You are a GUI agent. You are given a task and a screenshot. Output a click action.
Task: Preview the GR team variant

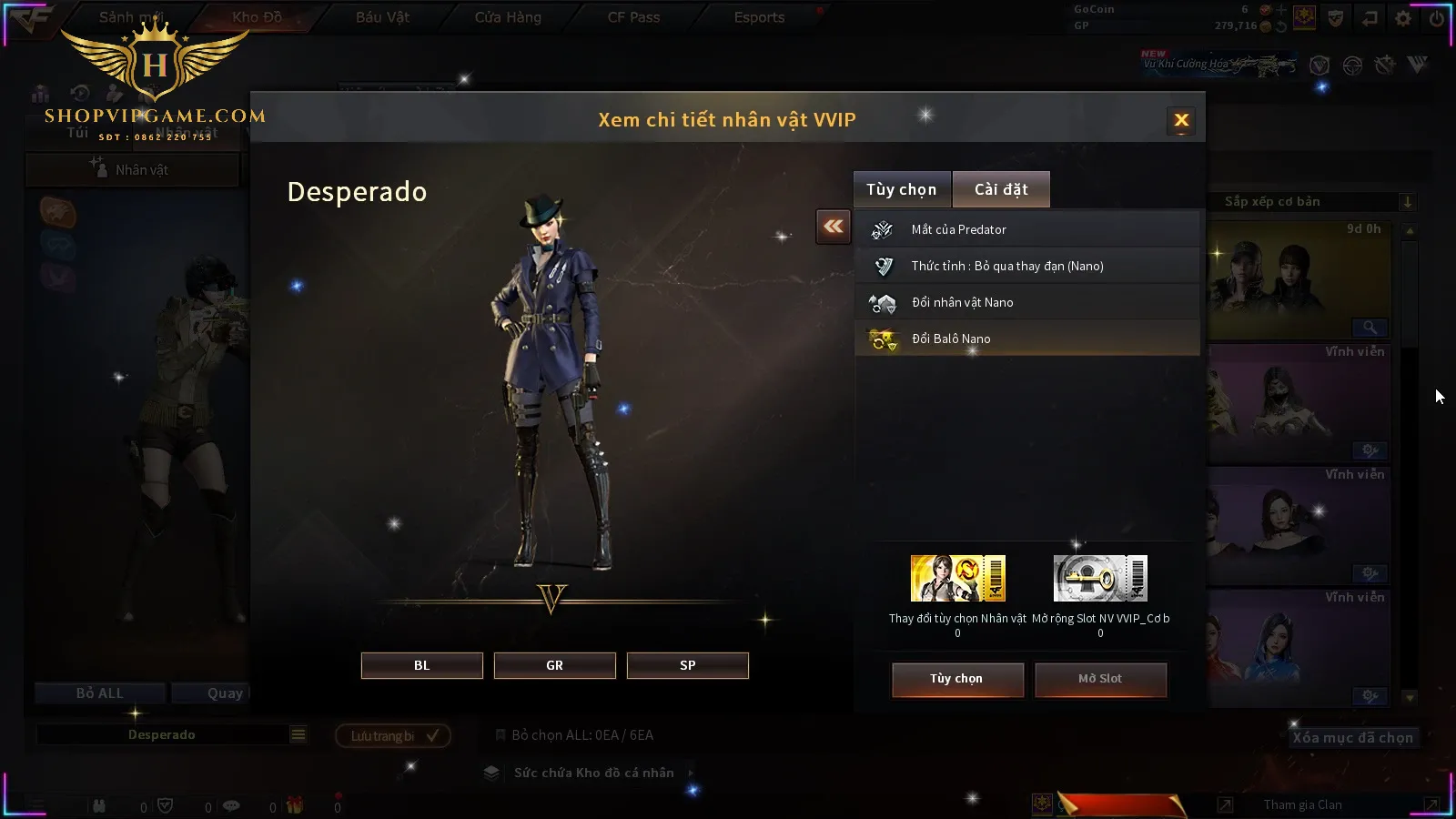tap(554, 665)
